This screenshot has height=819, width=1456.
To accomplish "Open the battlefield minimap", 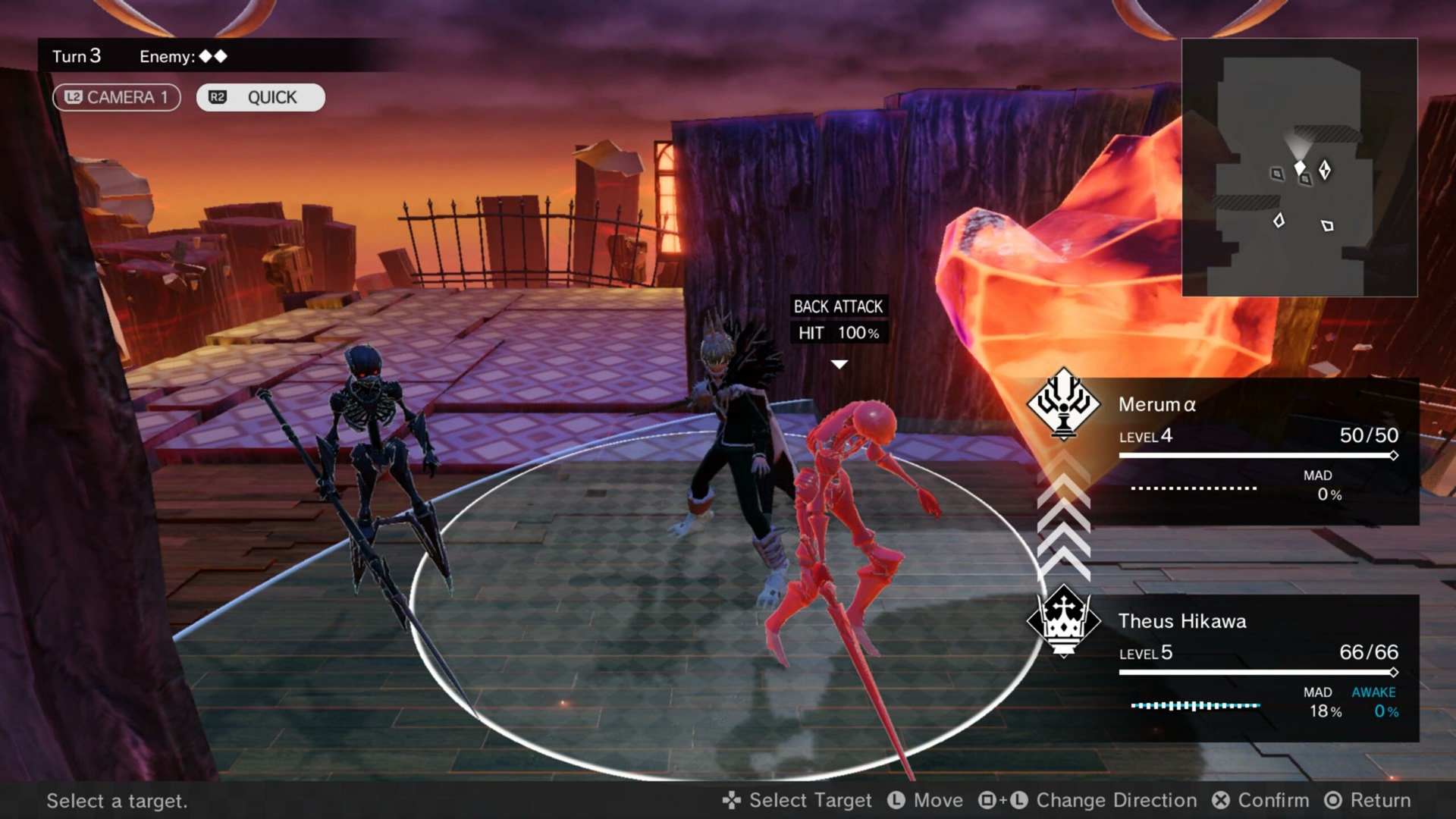I will point(1299,167).
